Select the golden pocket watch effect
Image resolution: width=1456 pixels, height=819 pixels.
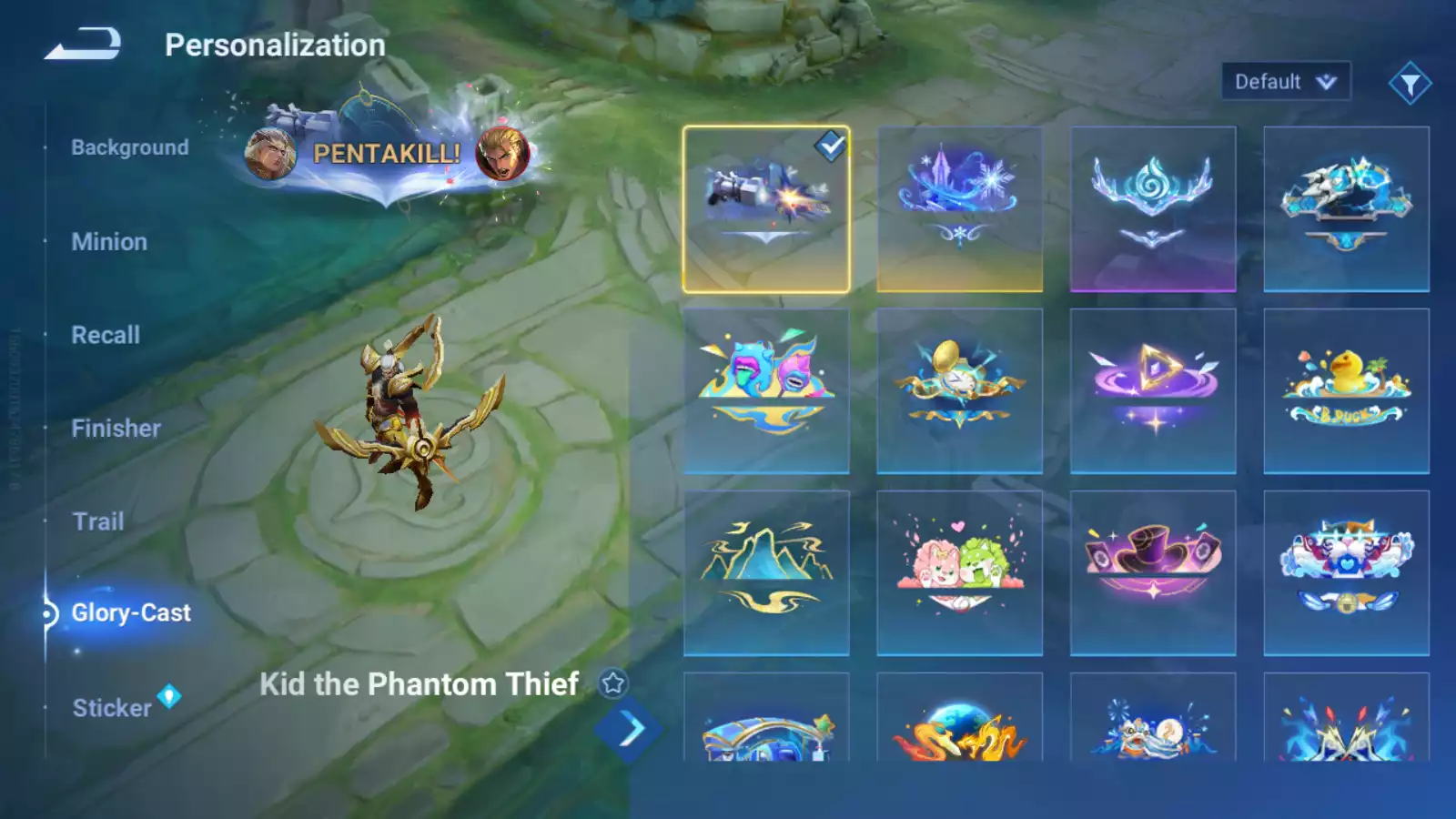point(959,391)
